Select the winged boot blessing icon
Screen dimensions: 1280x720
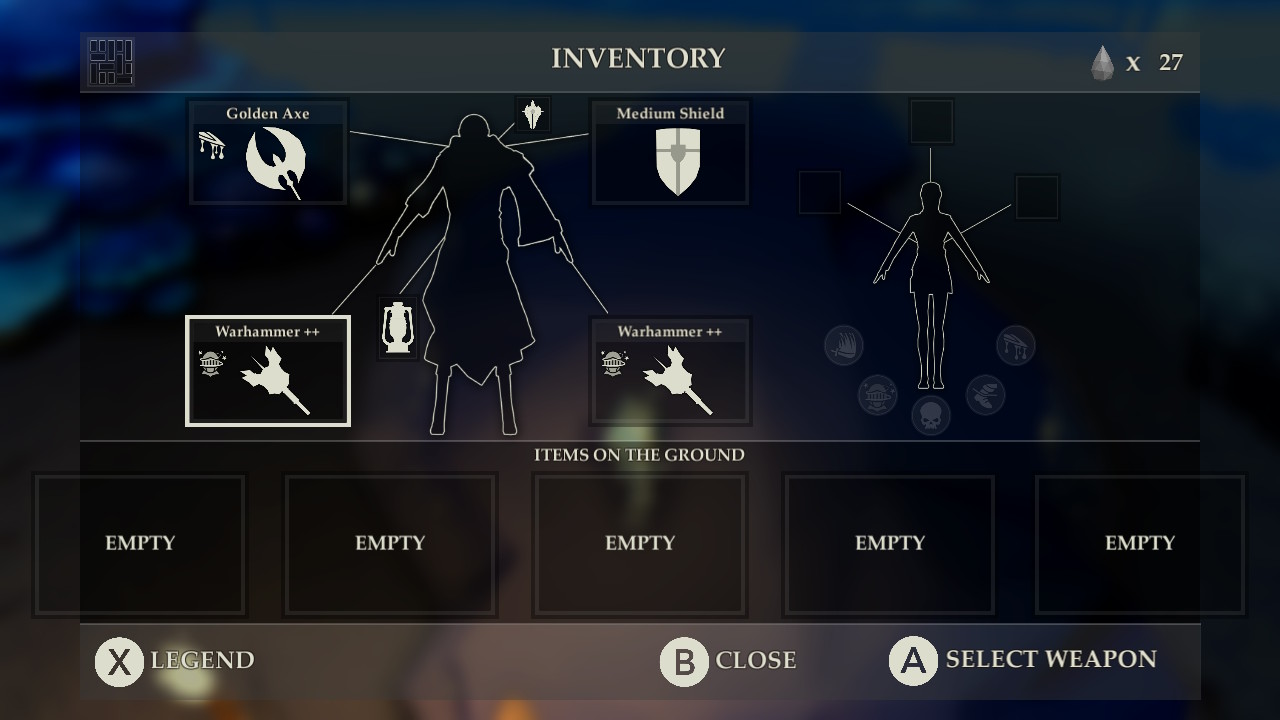tap(985, 395)
